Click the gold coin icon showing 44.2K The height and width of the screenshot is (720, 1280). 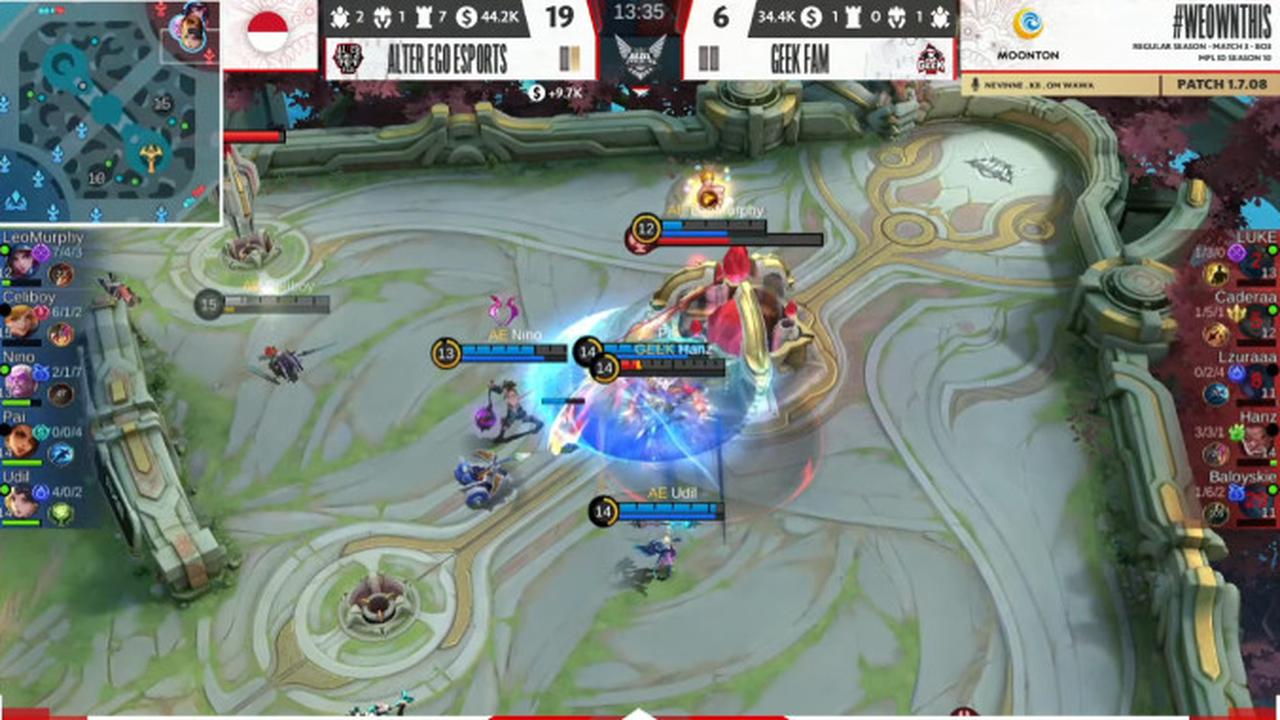(467, 16)
